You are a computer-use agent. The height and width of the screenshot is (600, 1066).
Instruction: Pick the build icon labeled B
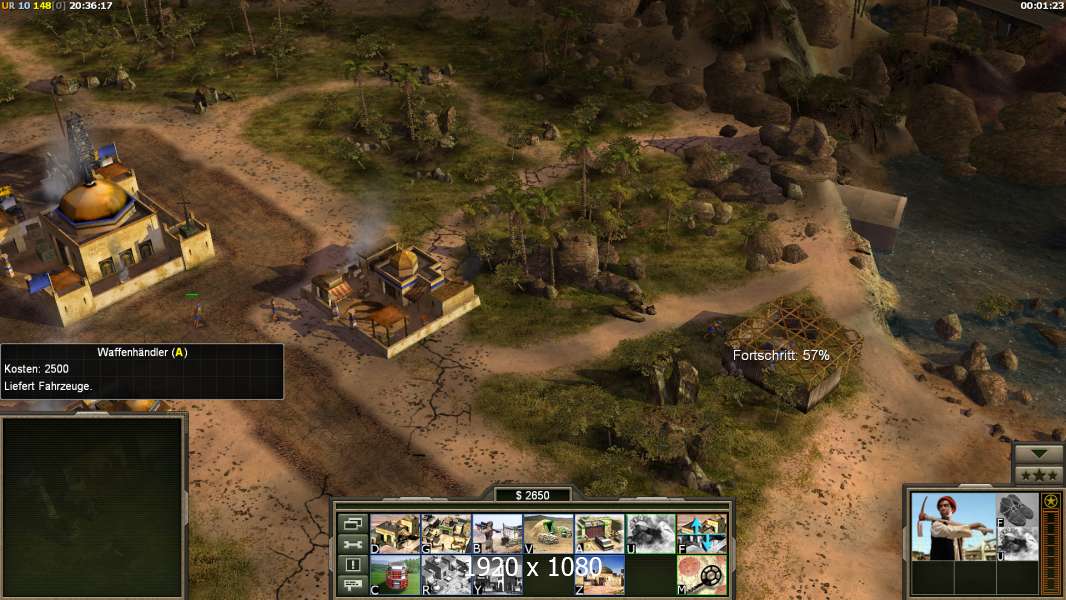pyautogui.click(x=497, y=534)
